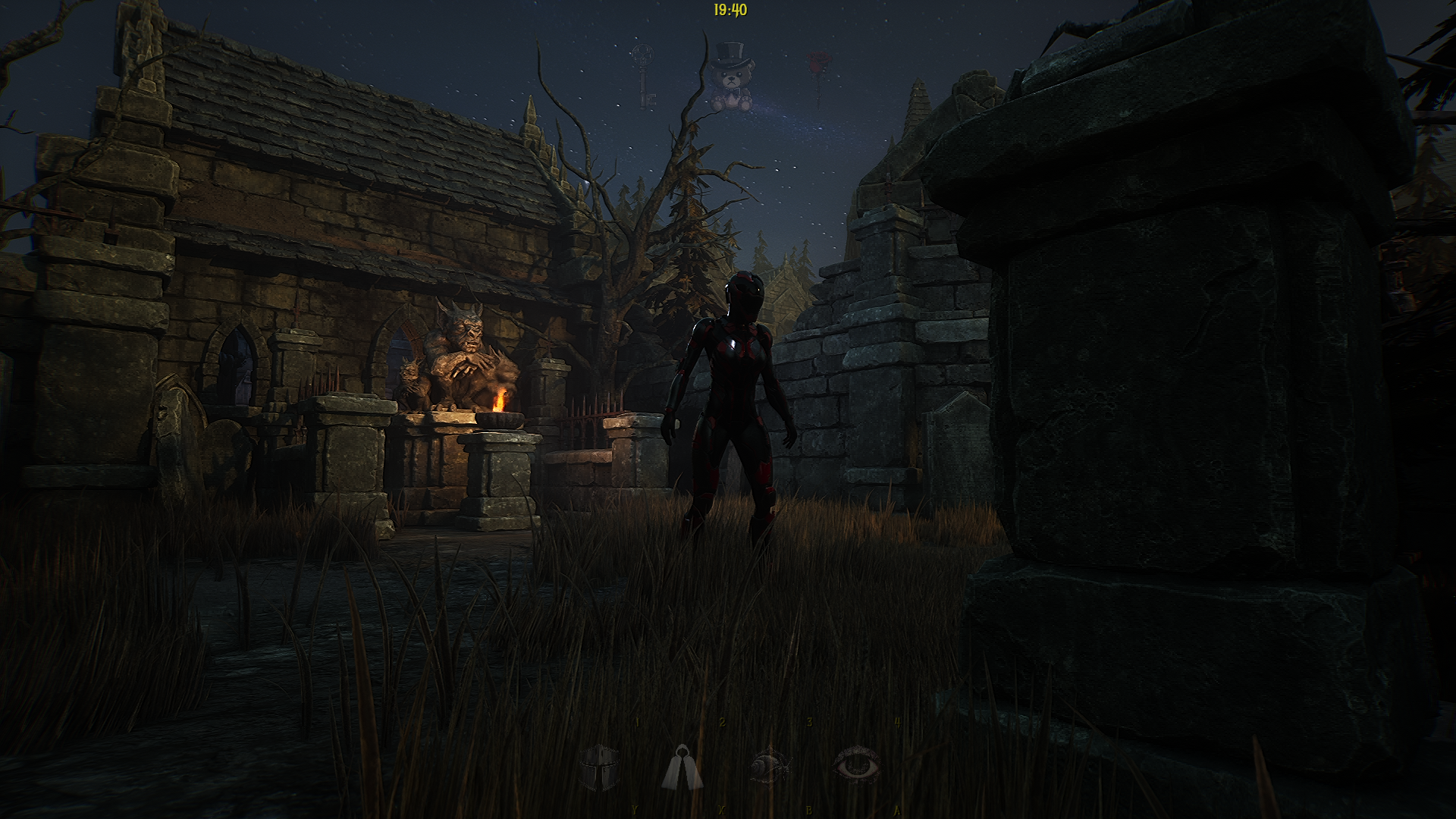Activate the eye vision ability
Image resolution: width=1456 pixels, height=819 pixels.
coord(857,765)
